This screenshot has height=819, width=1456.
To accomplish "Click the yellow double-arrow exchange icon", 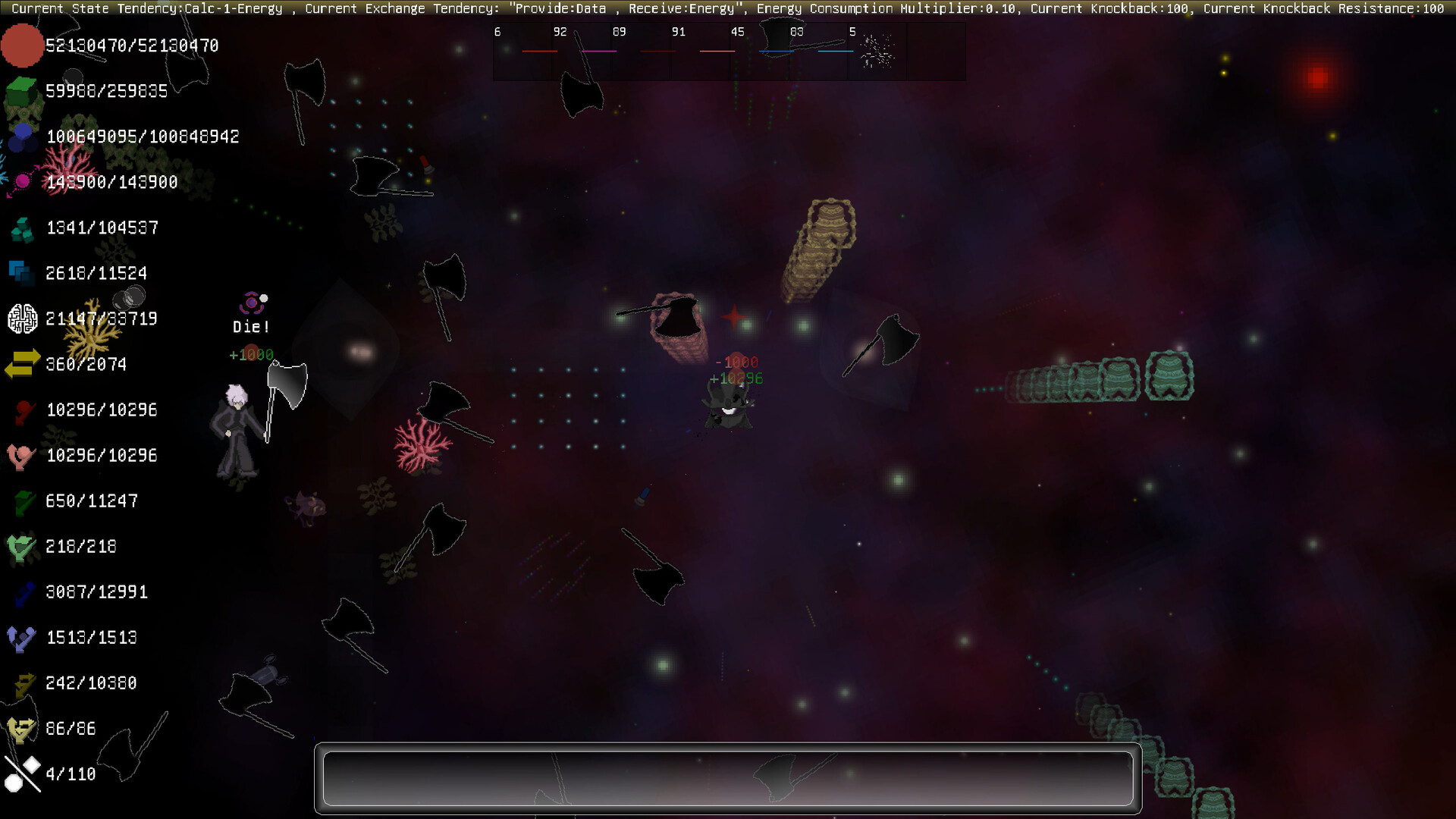I will tap(21, 364).
